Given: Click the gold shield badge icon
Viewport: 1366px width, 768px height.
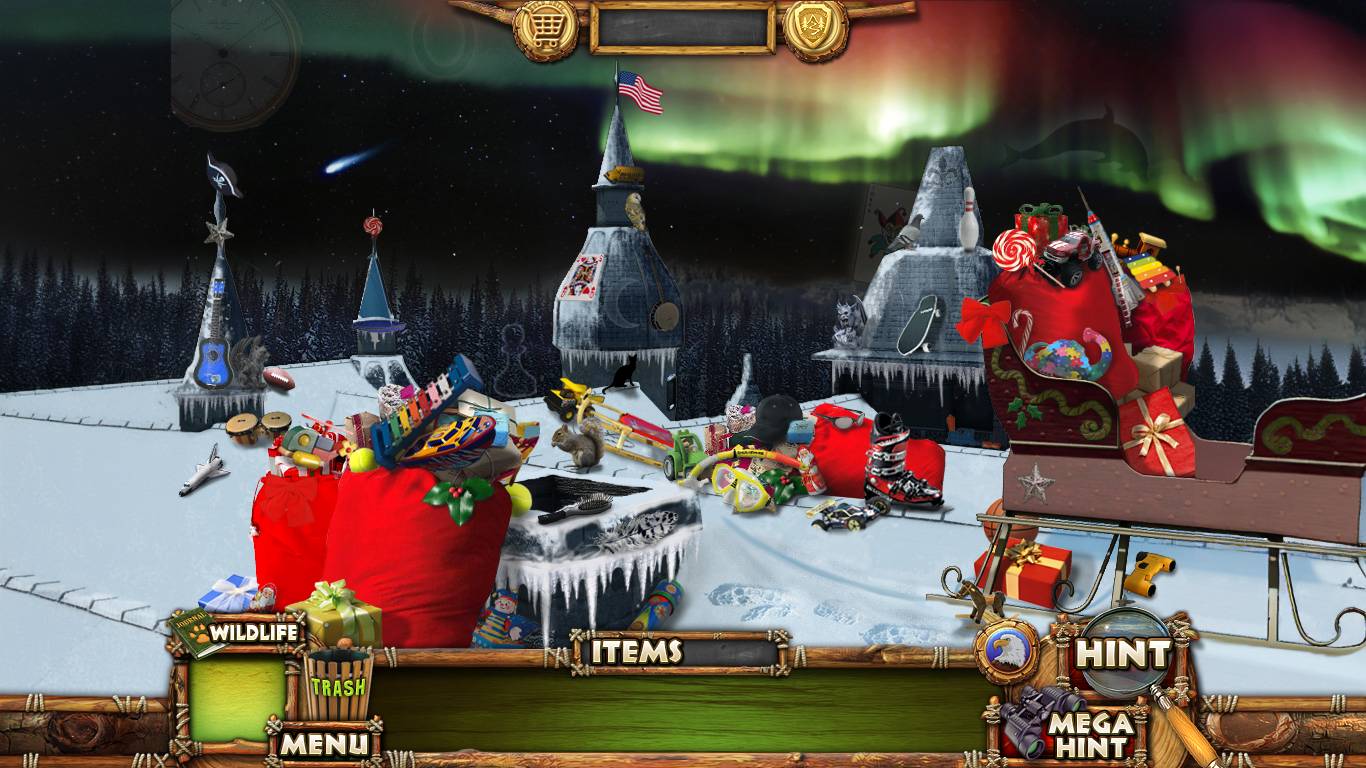Looking at the screenshot, I should pos(815,29).
